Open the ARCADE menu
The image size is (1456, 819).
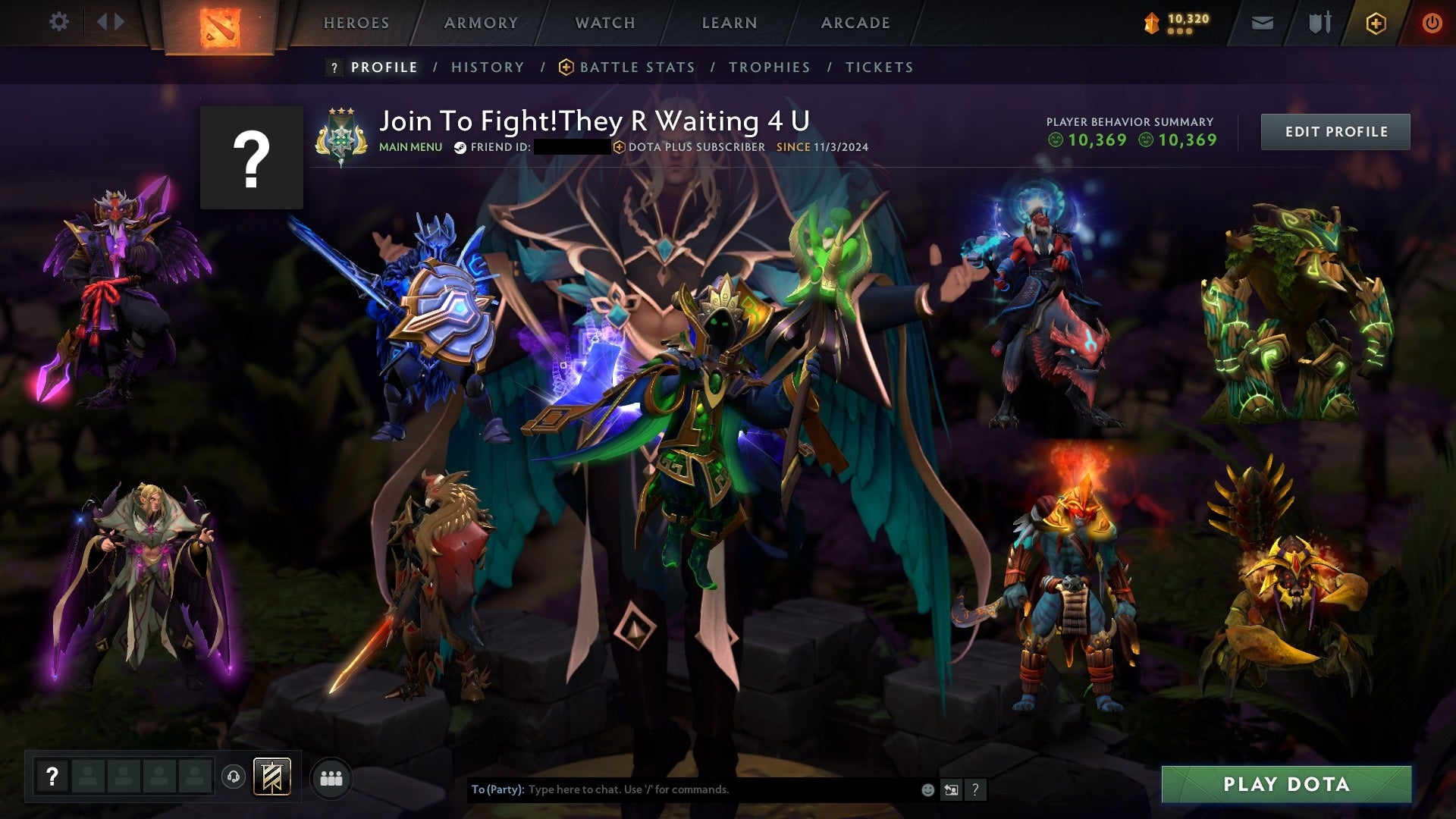pos(855,23)
